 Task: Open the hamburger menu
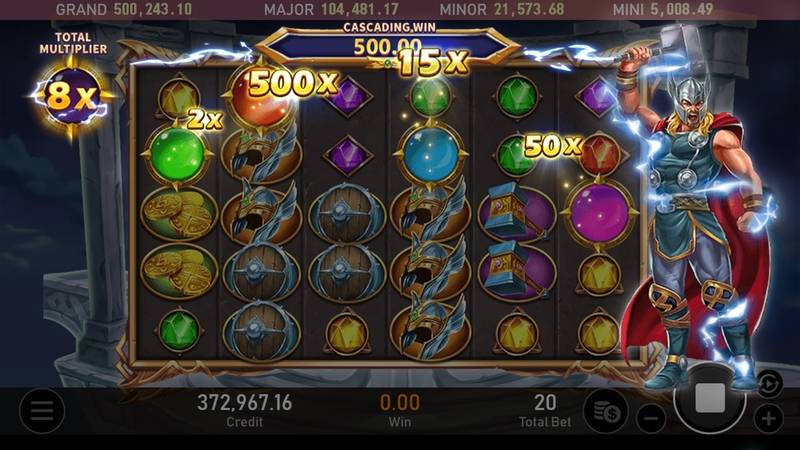41,410
